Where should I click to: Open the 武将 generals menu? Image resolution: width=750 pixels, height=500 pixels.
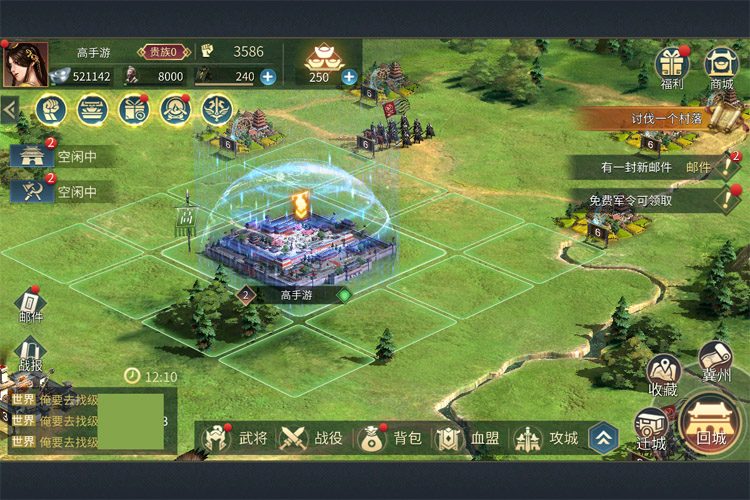coord(236,438)
